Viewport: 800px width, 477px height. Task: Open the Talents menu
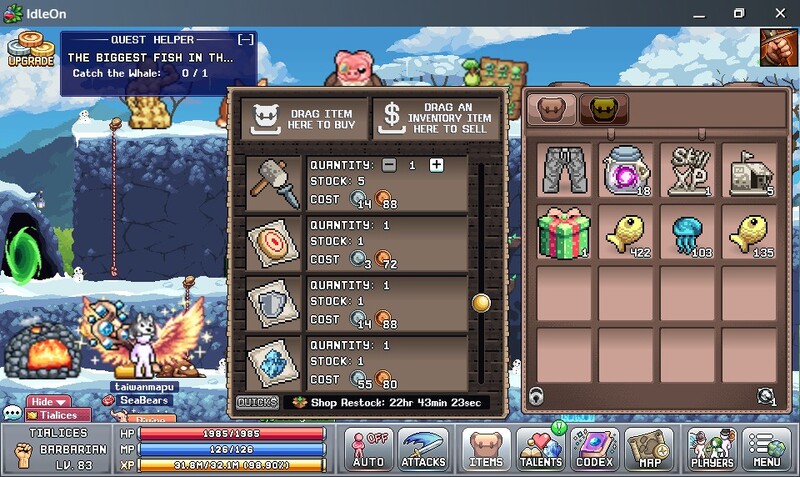coord(541,449)
